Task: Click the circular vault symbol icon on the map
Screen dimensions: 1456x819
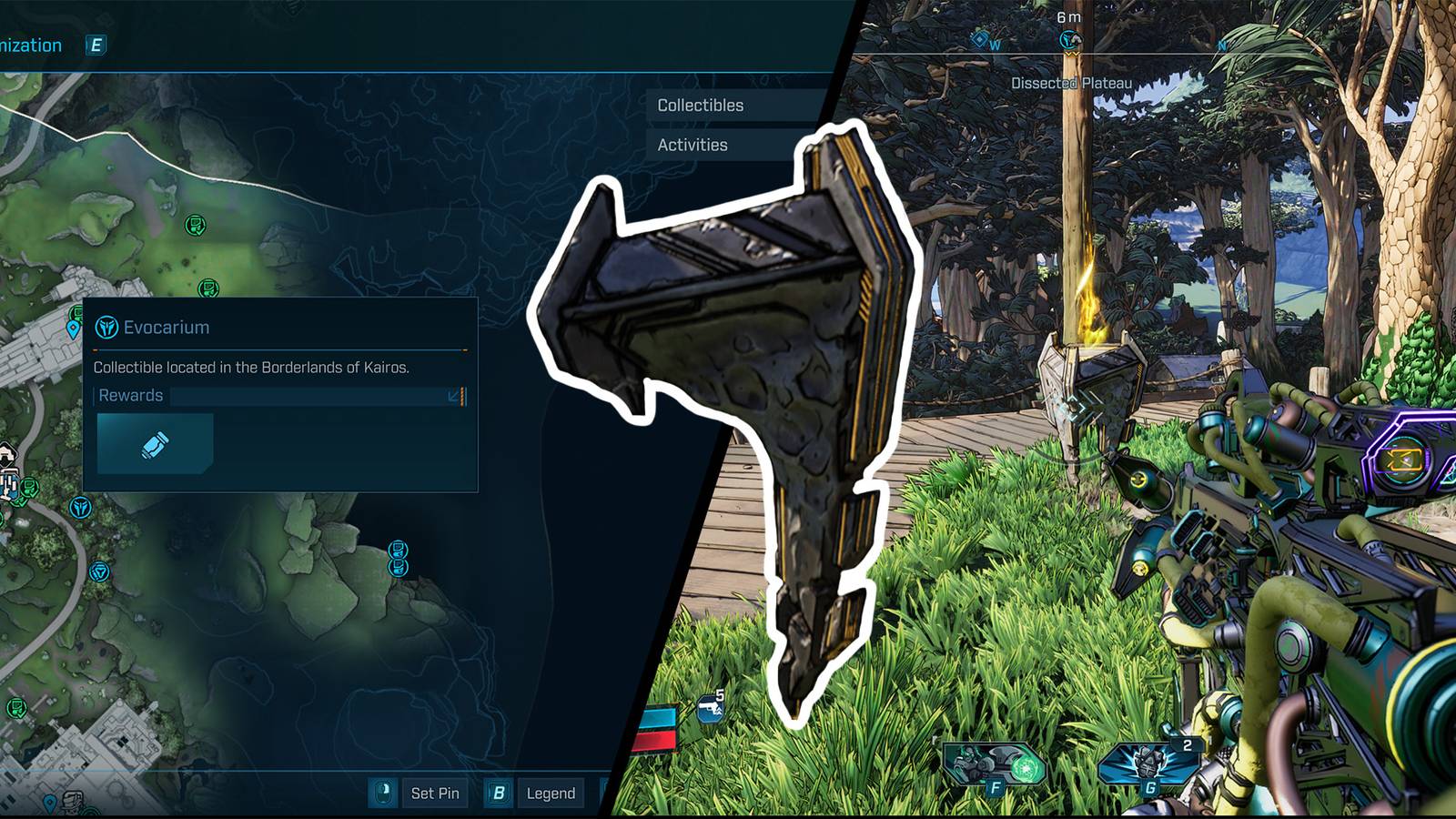Action: (101, 571)
